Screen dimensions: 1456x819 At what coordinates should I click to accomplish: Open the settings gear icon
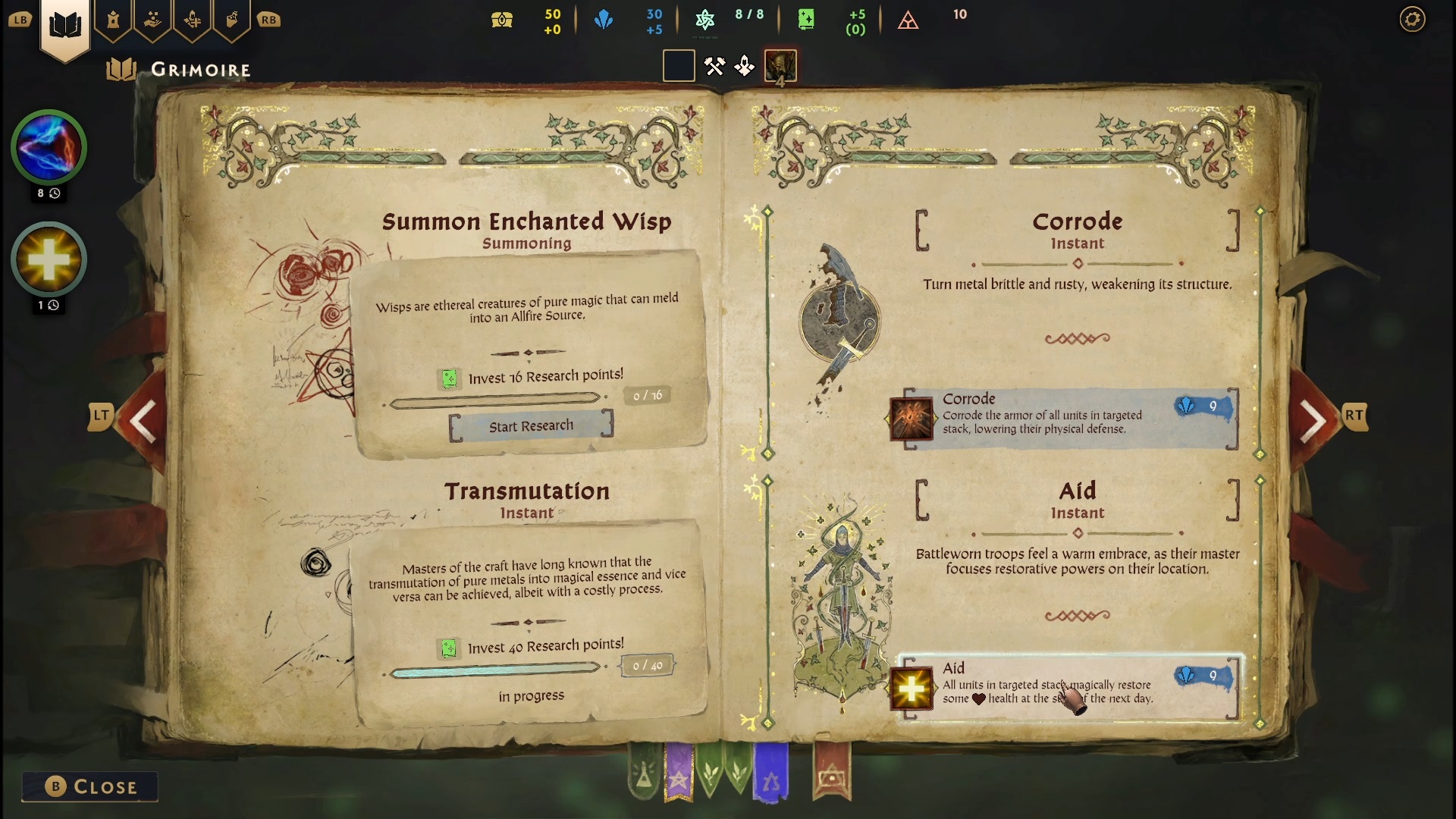pos(1412,19)
